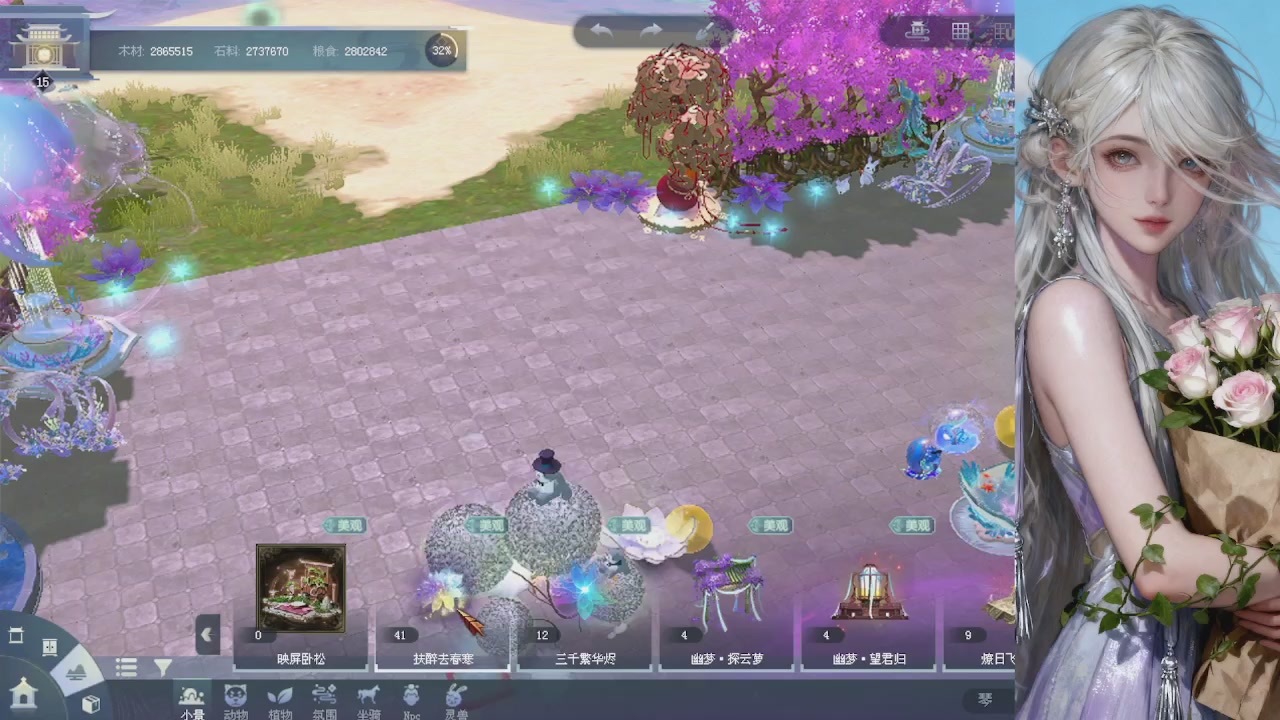
Task: Toggle the filter funnel icon
Action: [163, 667]
